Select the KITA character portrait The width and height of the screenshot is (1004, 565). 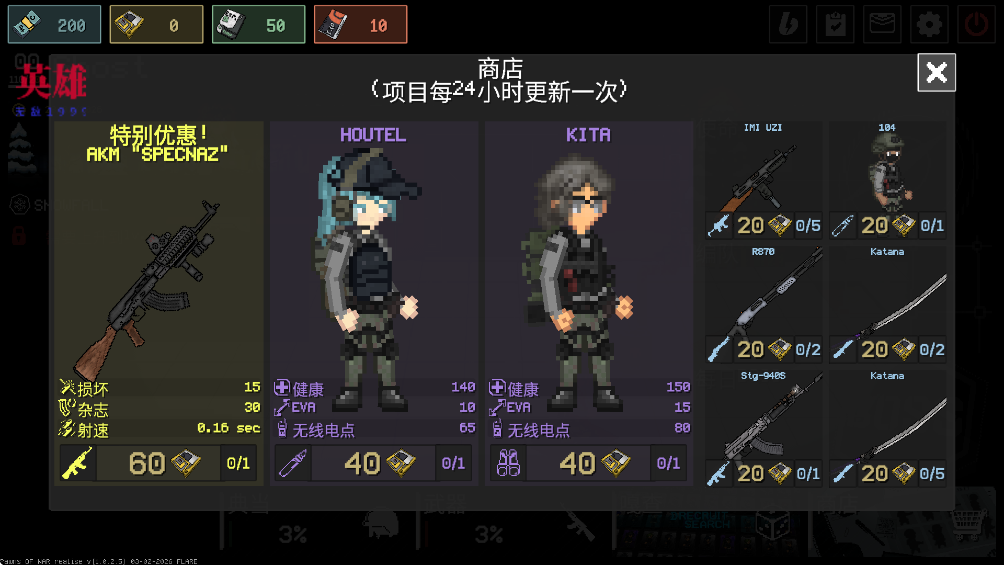click(587, 270)
